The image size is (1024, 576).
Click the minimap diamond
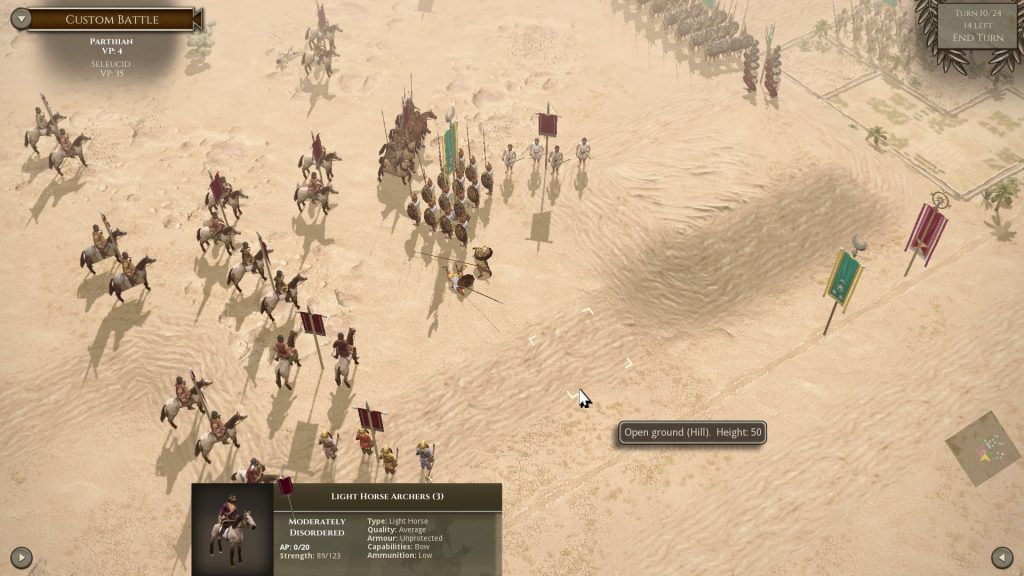coord(984,449)
